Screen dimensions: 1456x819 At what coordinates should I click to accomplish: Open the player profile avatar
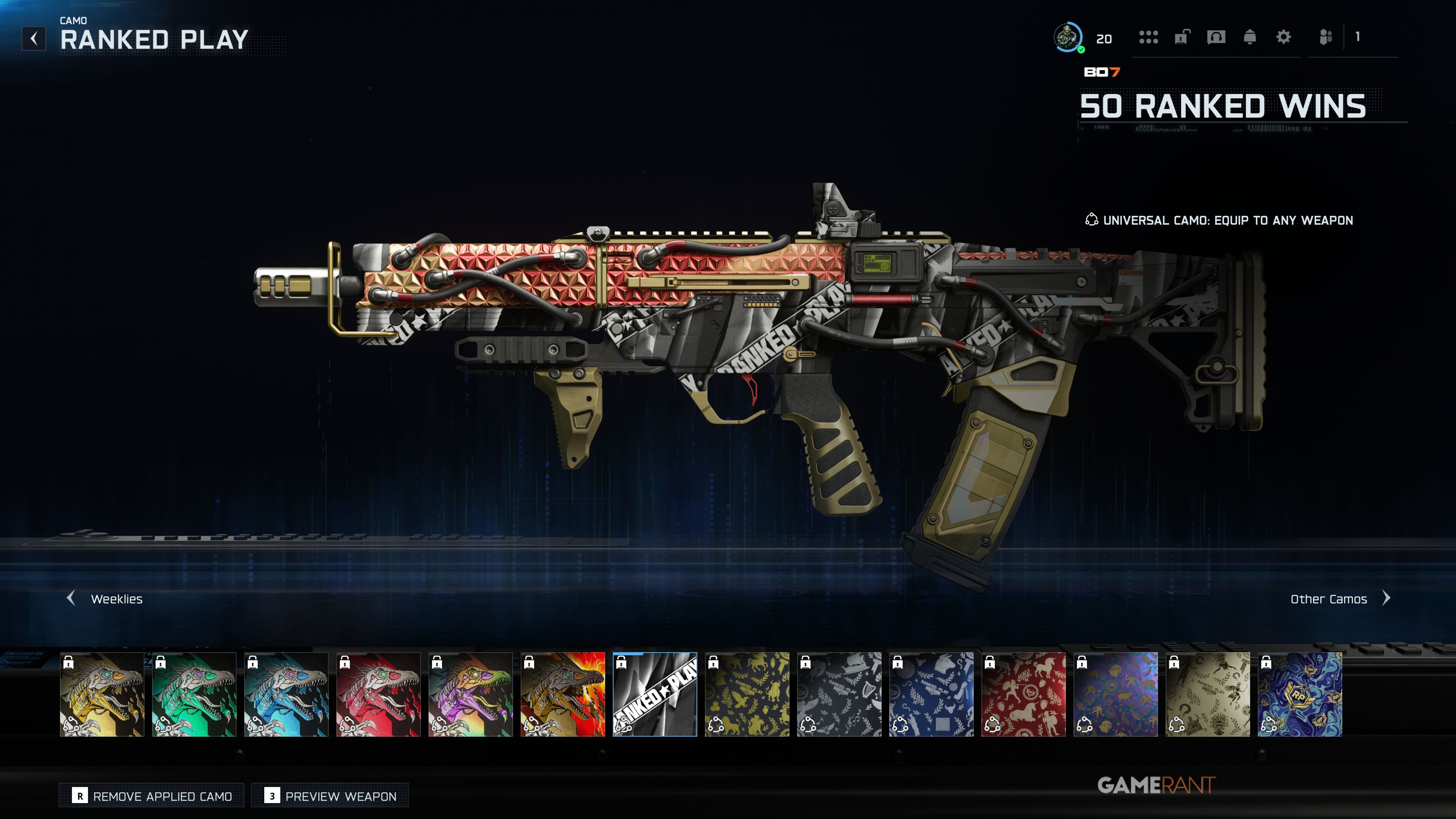(1068, 37)
